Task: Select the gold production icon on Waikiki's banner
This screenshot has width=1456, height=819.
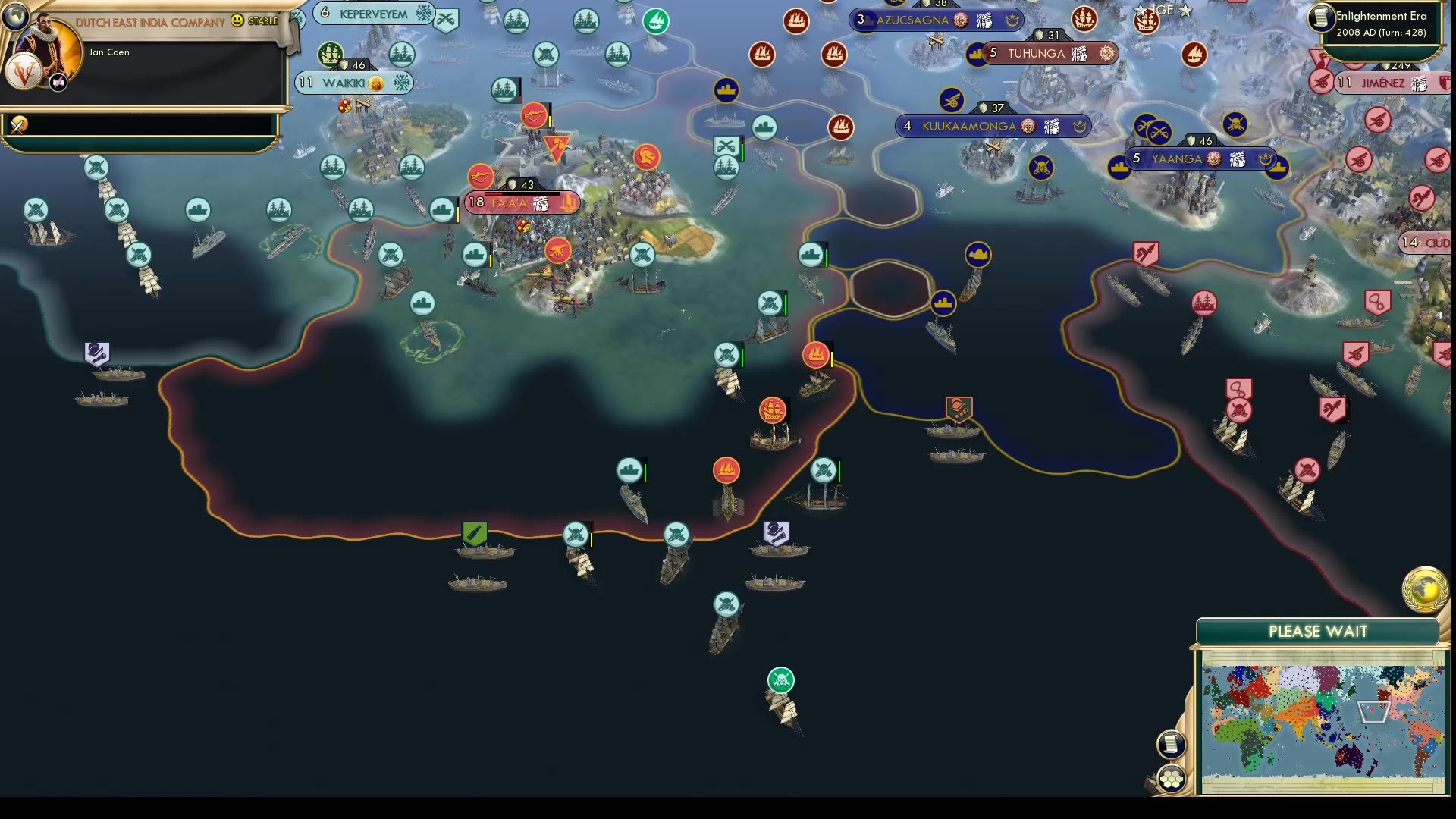Action: [376, 83]
